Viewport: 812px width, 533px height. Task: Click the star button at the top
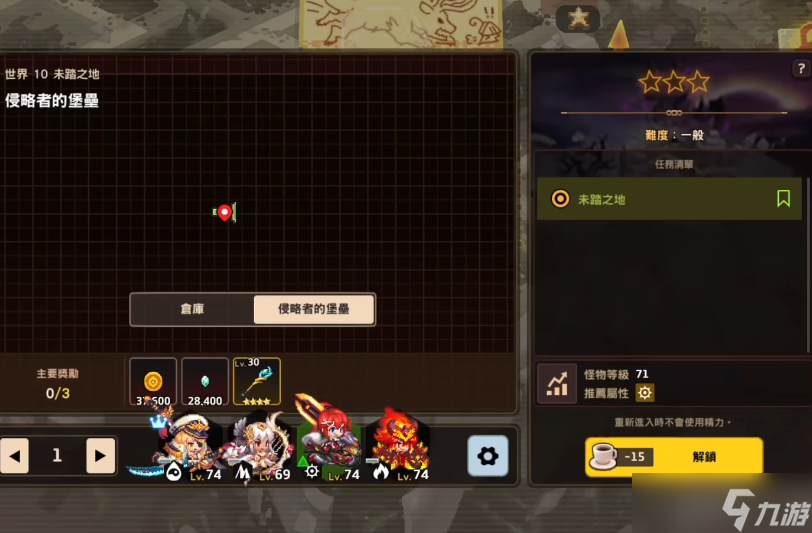(x=578, y=18)
